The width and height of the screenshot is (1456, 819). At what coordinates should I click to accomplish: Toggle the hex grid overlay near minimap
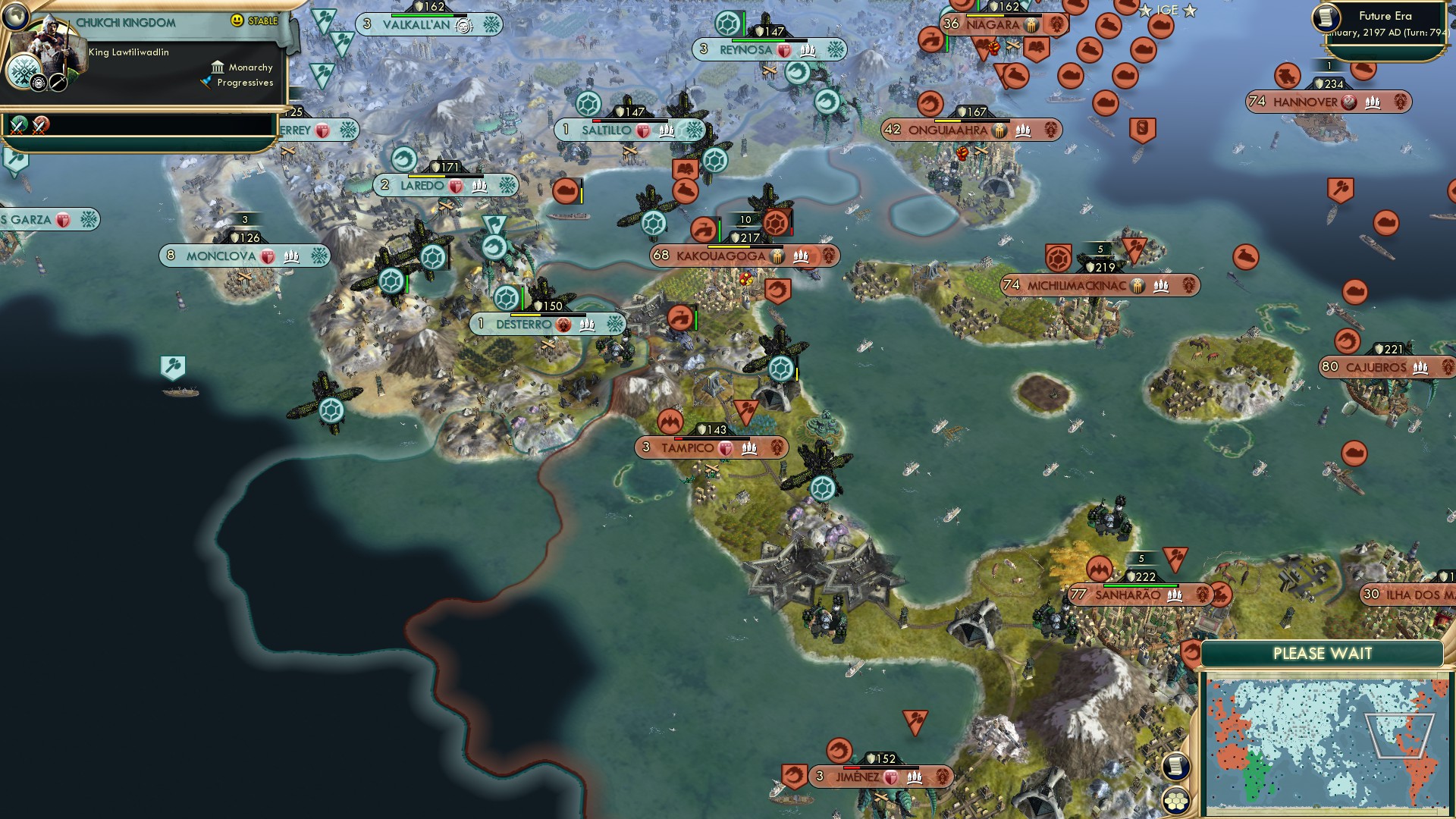click(x=1175, y=801)
